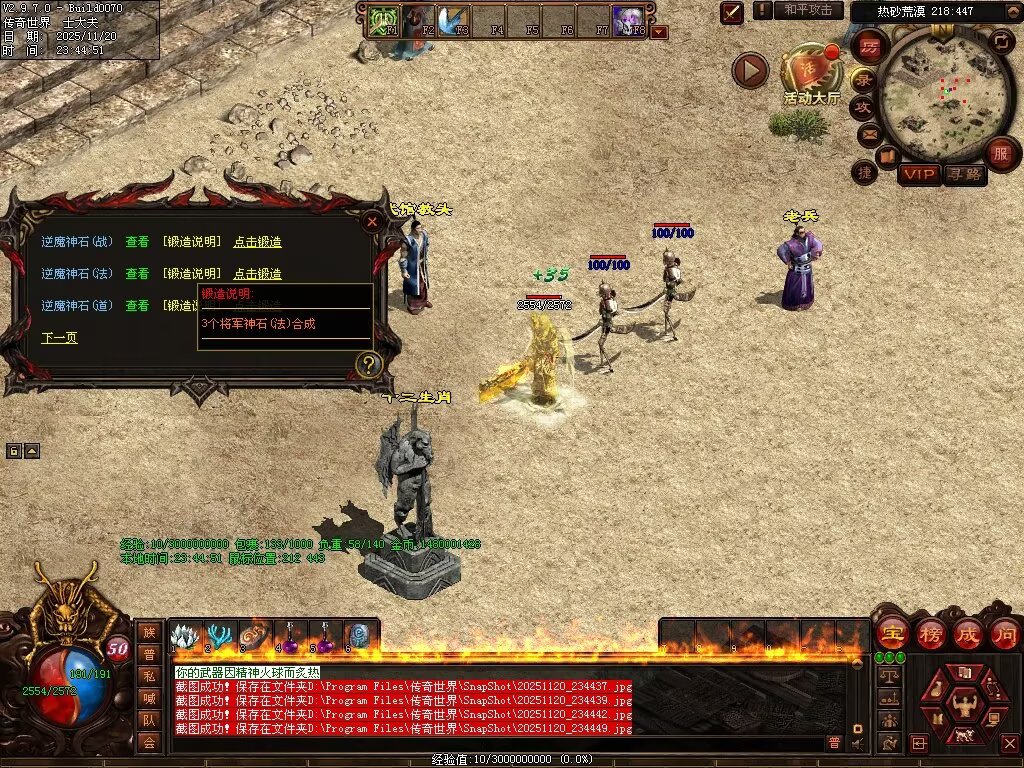Click 点击锻造 for 逆魔神石(战)
The height and width of the screenshot is (768, 1024).
(x=257, y=242)
